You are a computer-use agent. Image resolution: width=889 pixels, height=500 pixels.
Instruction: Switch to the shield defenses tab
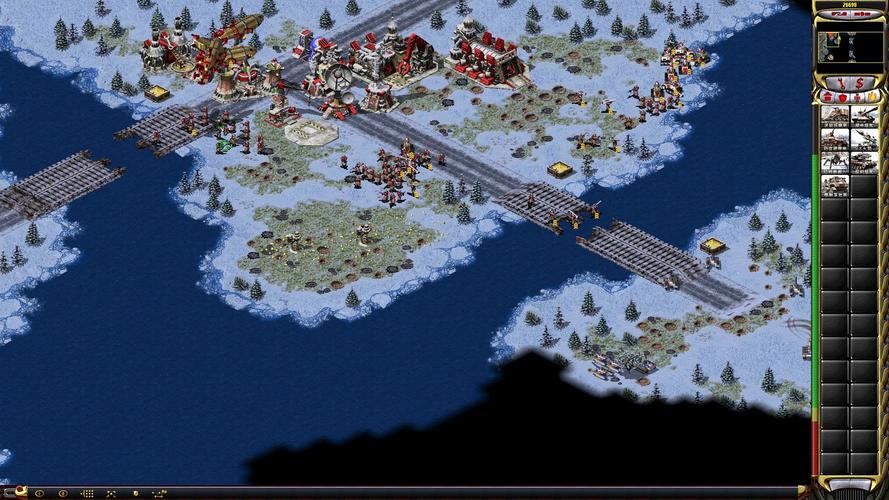coord(841,97)
